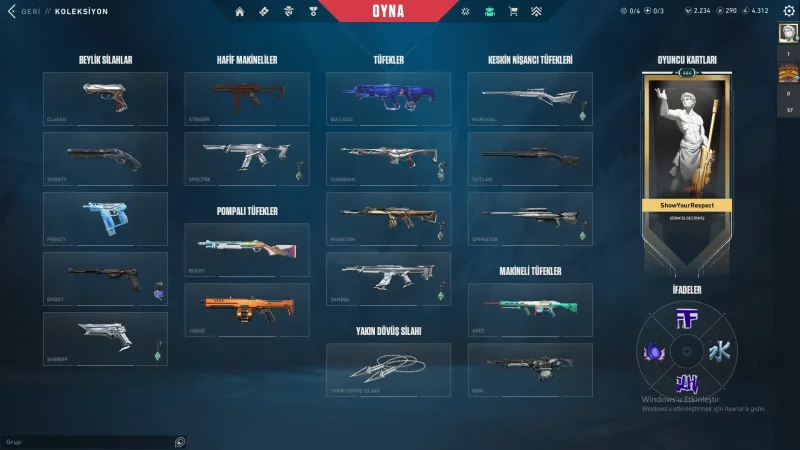Select the melee weapon slot
Image resolution: width=800 pixels, height=450 pixels.
pyautogui.click(x=388, y=370)
